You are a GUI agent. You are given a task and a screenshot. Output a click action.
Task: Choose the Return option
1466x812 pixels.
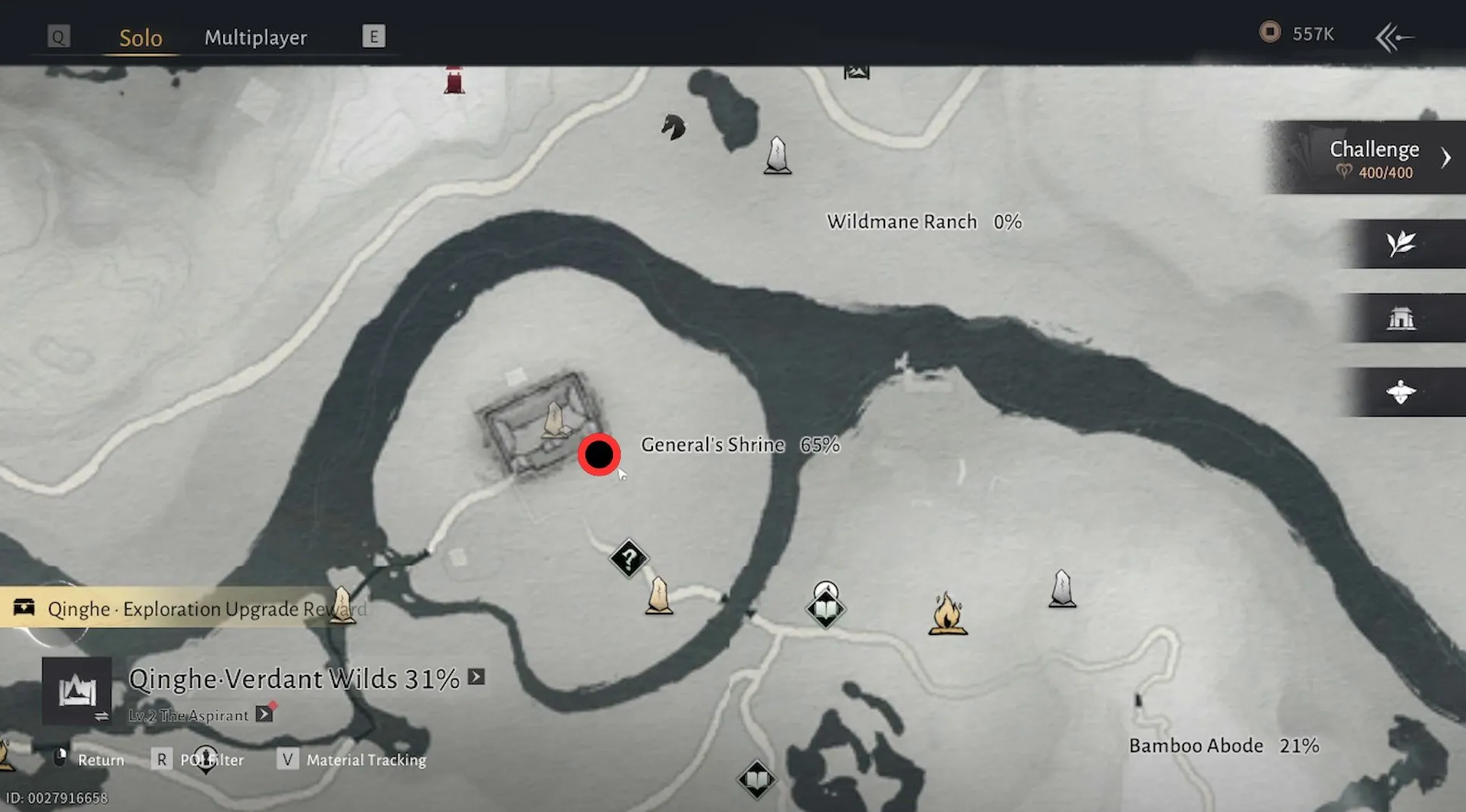90,760
